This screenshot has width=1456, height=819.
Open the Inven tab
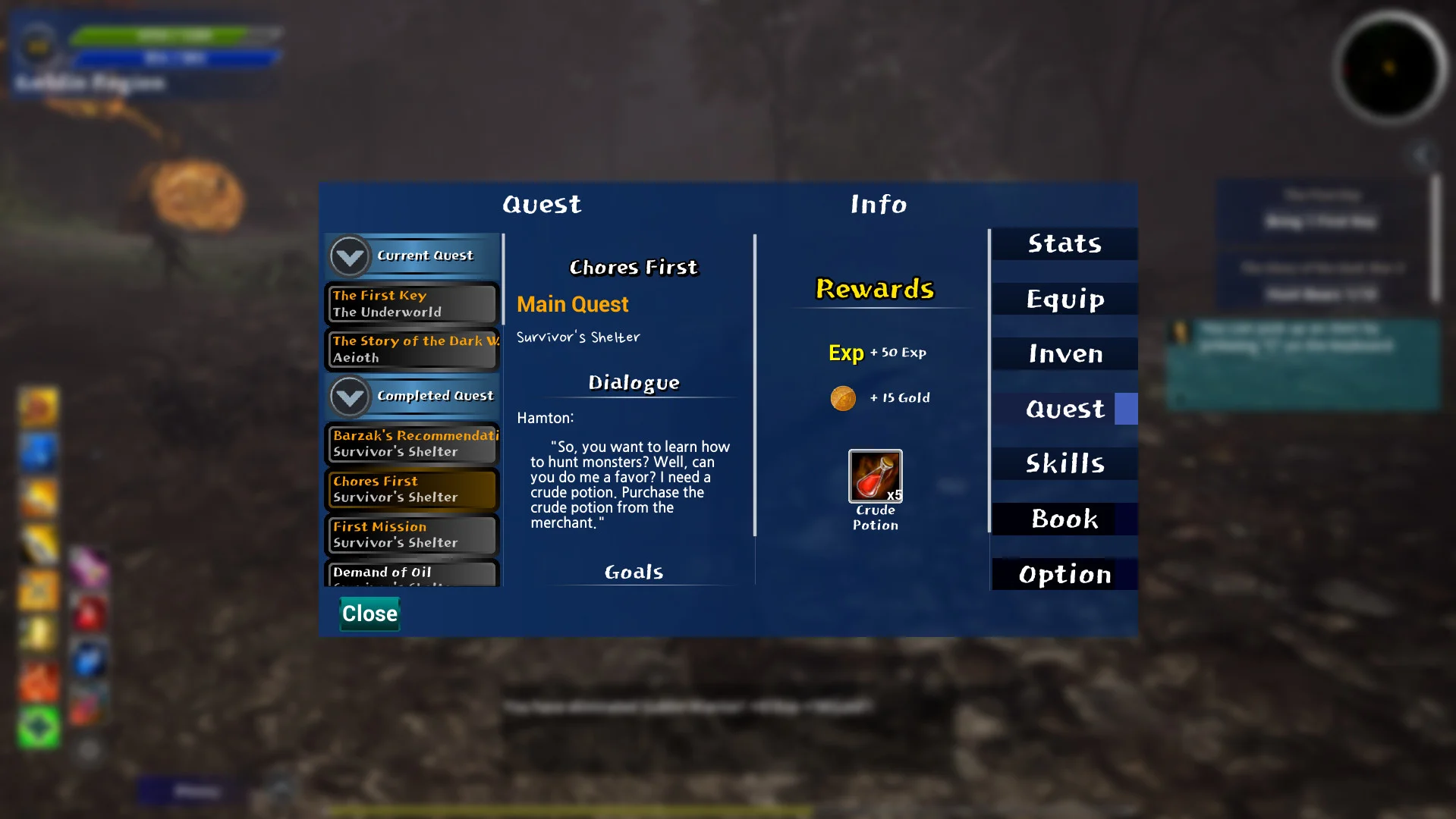[1064, 353]
